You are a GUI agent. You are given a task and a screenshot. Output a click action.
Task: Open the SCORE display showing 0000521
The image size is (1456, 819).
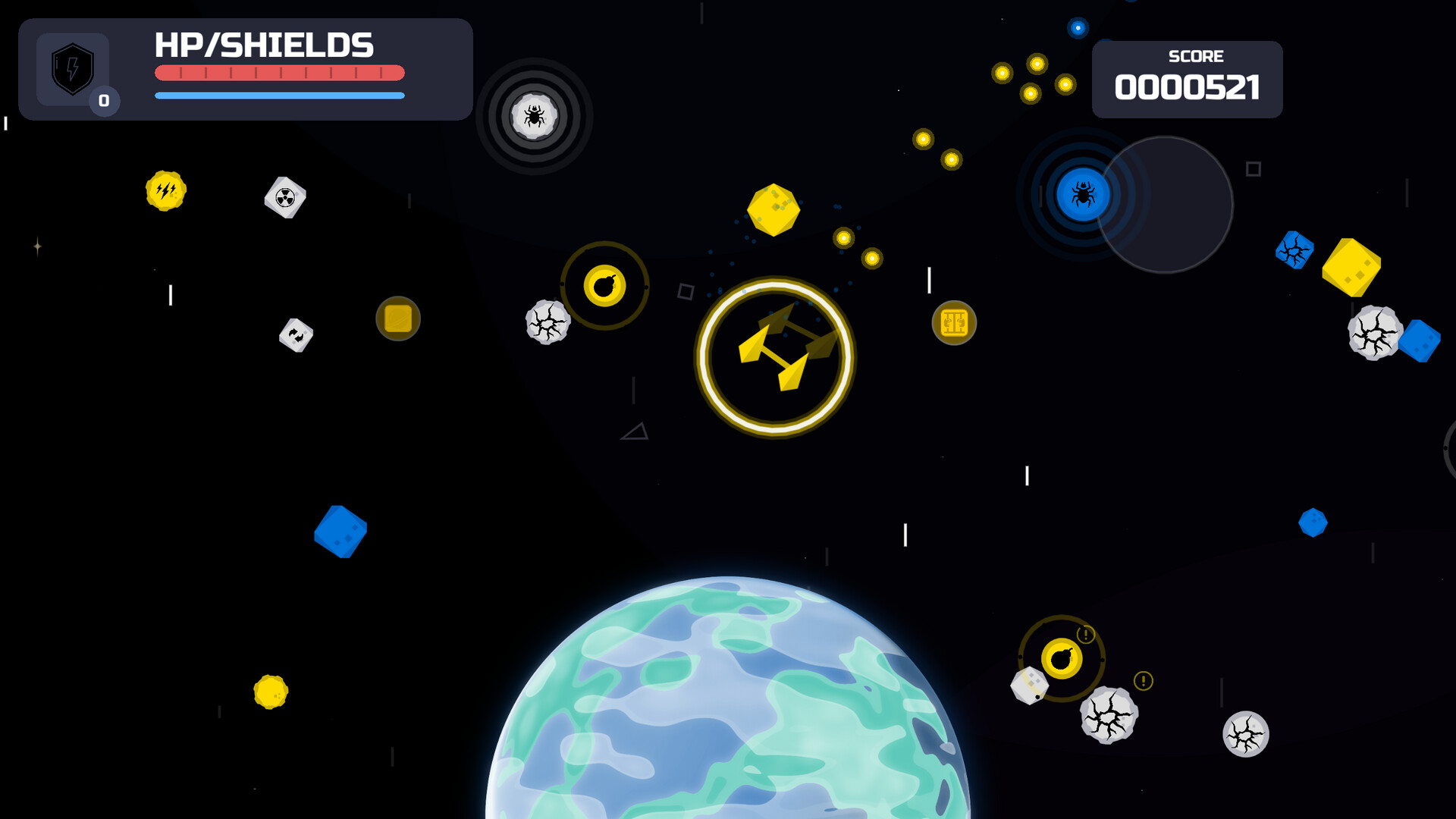[1188, 80]
